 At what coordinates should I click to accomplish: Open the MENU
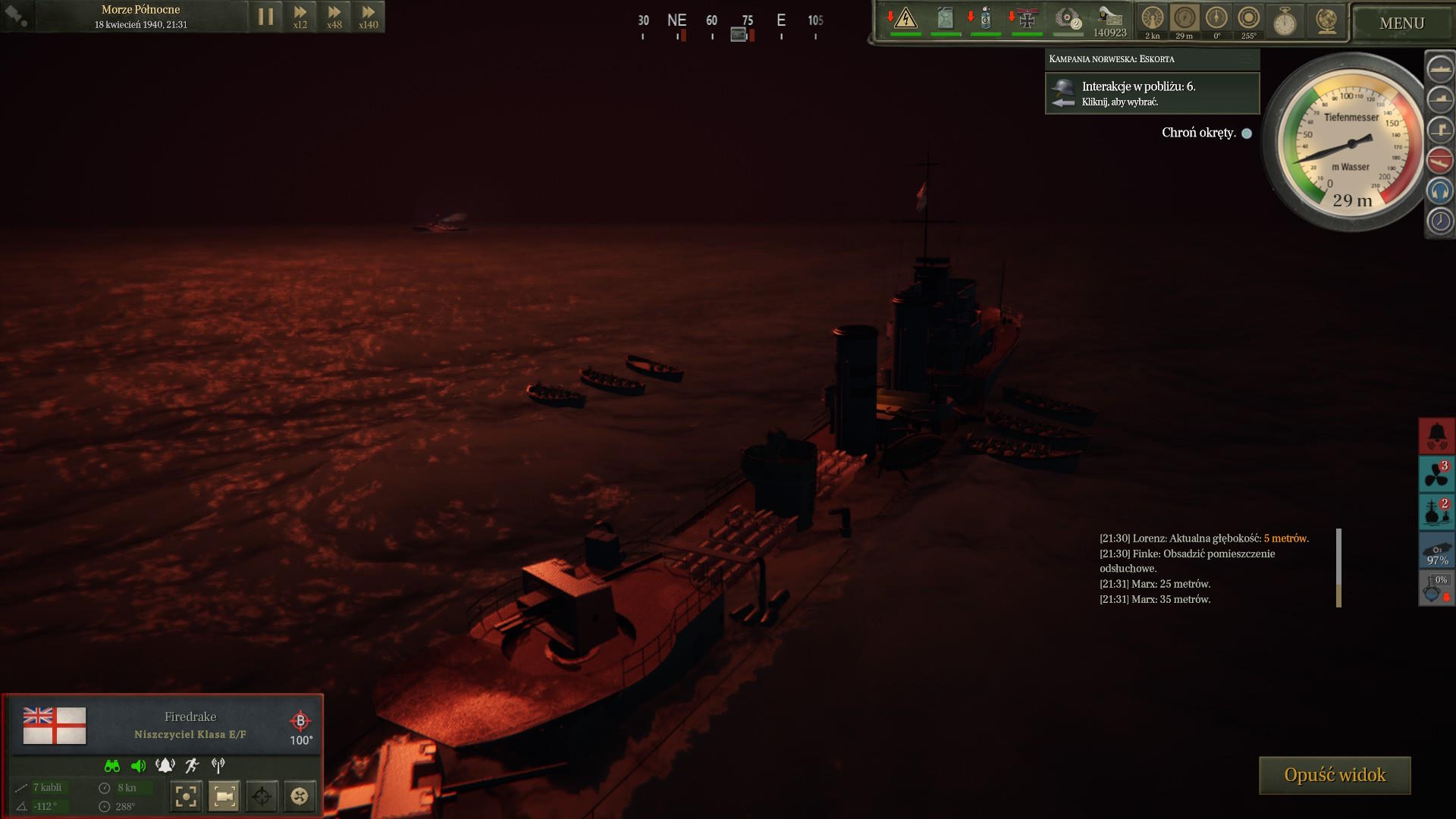tap(1401, 24)
